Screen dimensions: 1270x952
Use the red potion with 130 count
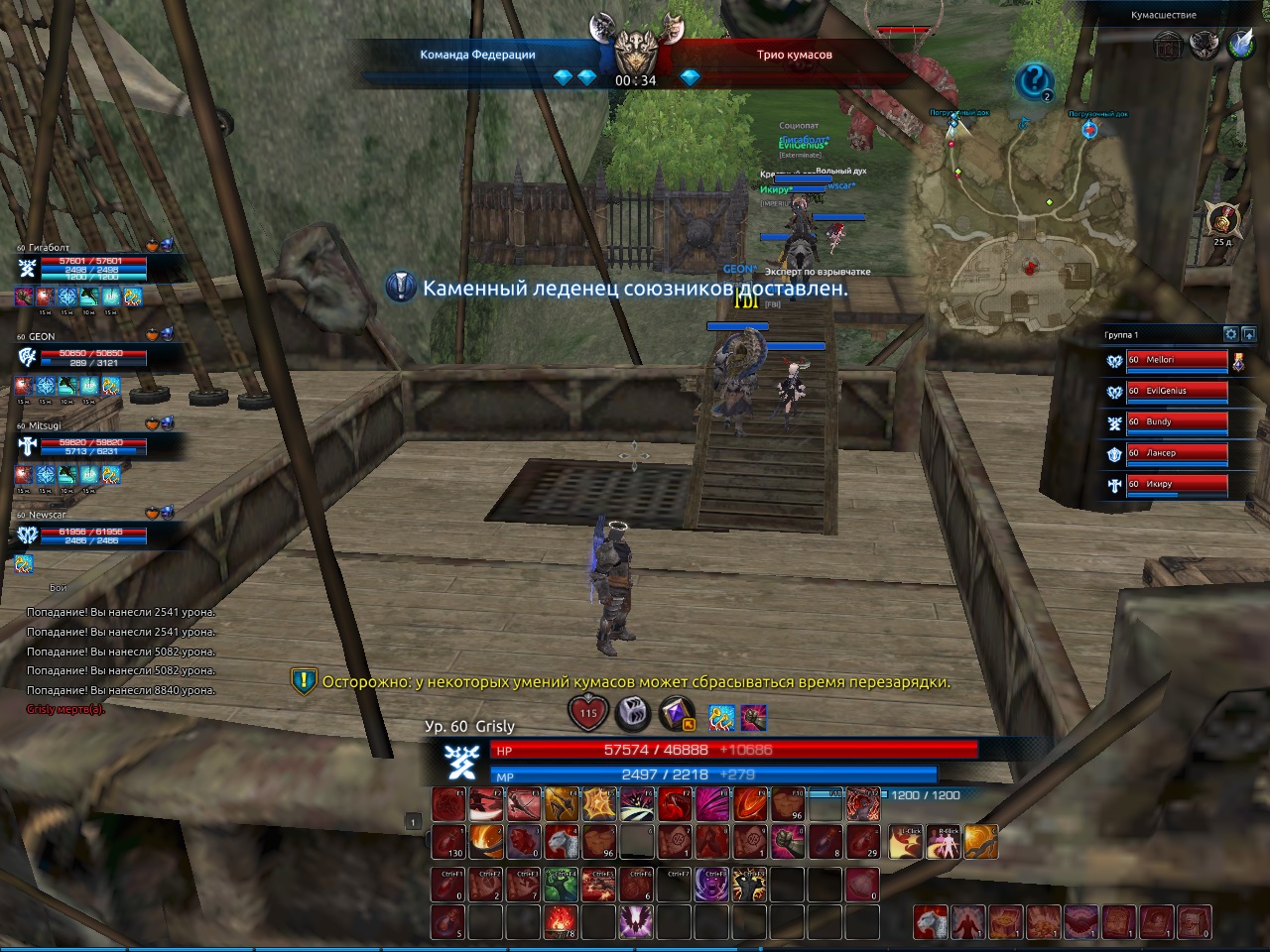(x=448, y=842)
